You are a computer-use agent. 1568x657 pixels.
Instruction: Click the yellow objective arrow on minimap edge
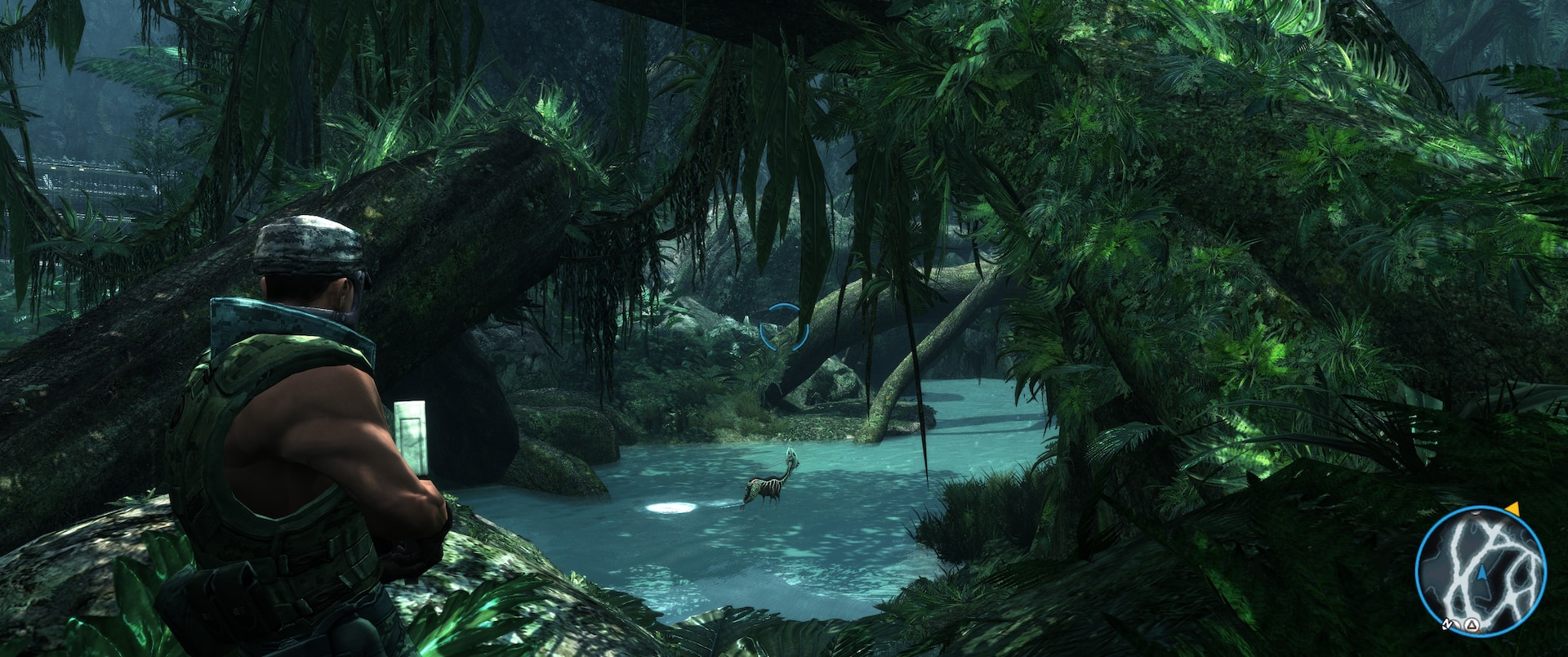pos(1512,509)
